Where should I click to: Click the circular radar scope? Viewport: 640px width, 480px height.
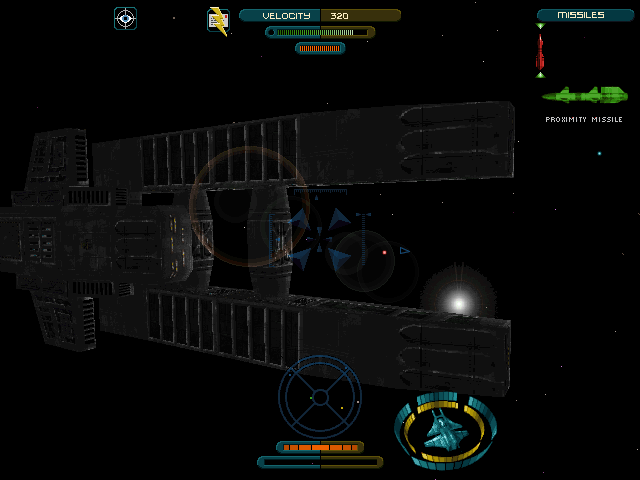click(x=320, y=397)
